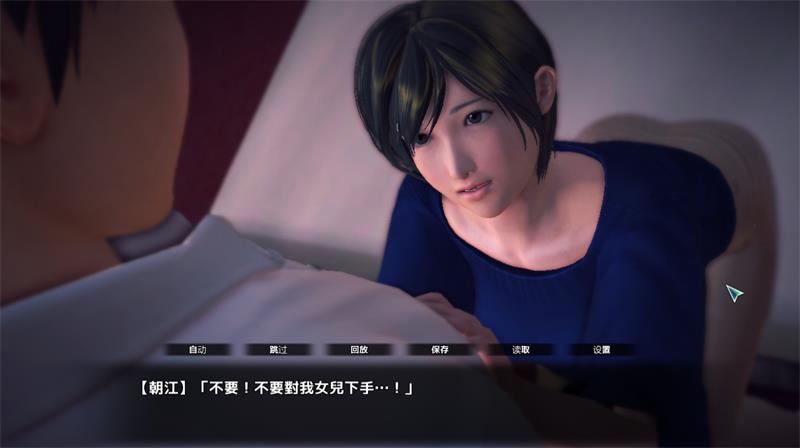
Task: Enable auto-play with the 自动 button
Action: click(x=198, y=350)
